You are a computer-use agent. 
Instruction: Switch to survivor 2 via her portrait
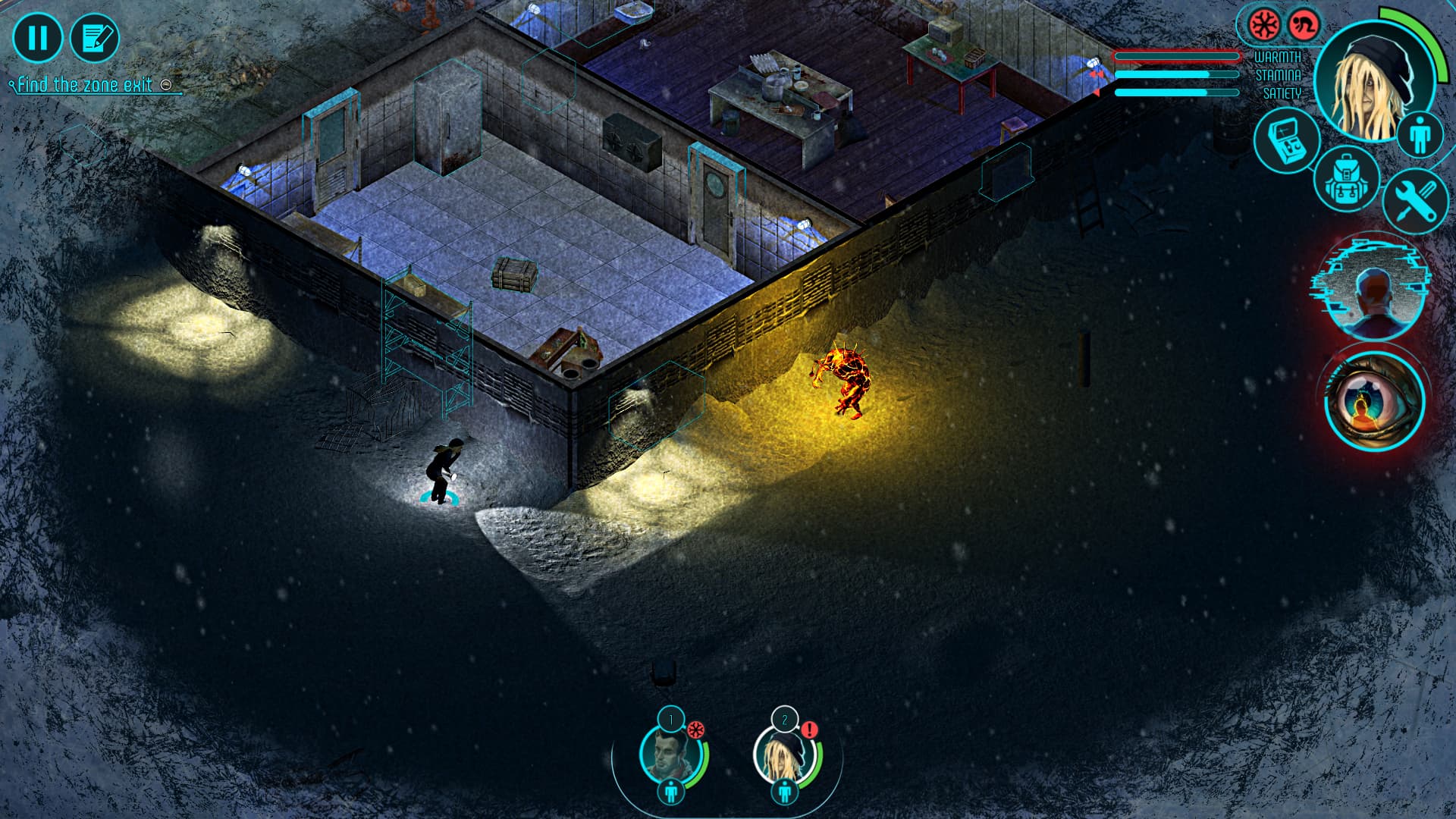click(x=785, y=758)
